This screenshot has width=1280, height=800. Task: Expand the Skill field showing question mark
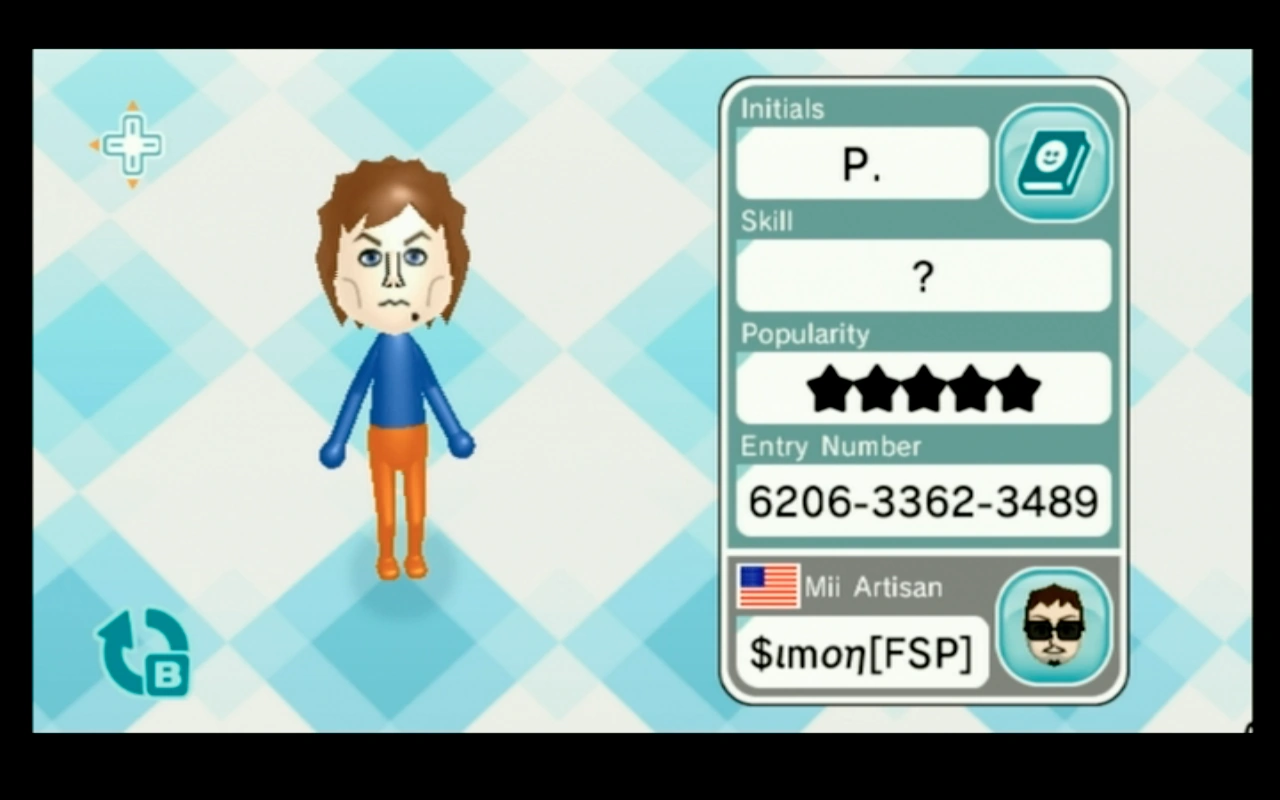pyautogui.click(x=923, y=277)
